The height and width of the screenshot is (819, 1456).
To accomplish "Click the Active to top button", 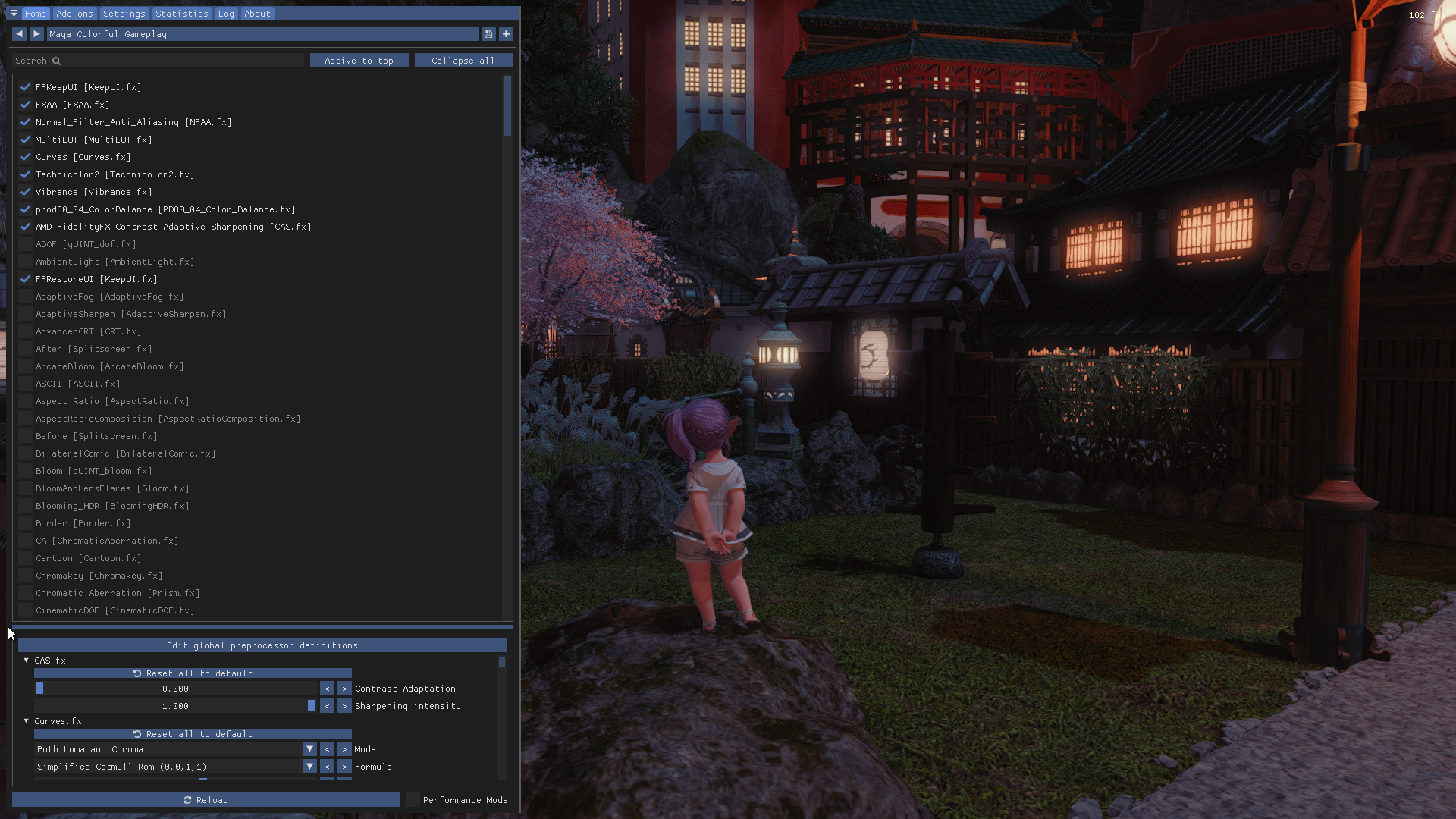I will tap(359, 61).
